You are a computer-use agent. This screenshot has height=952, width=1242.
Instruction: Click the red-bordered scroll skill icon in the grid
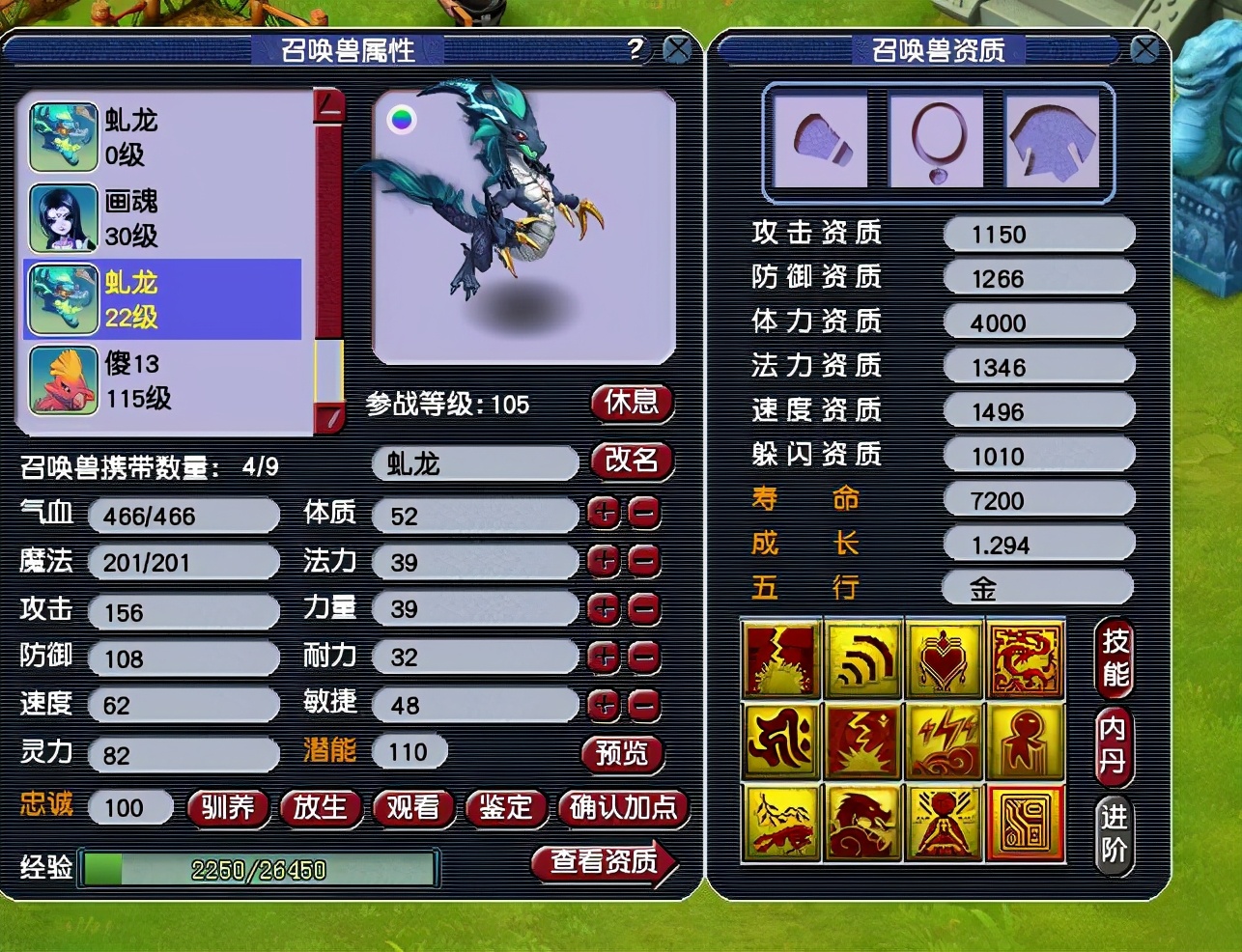[x=1026, y=823]
